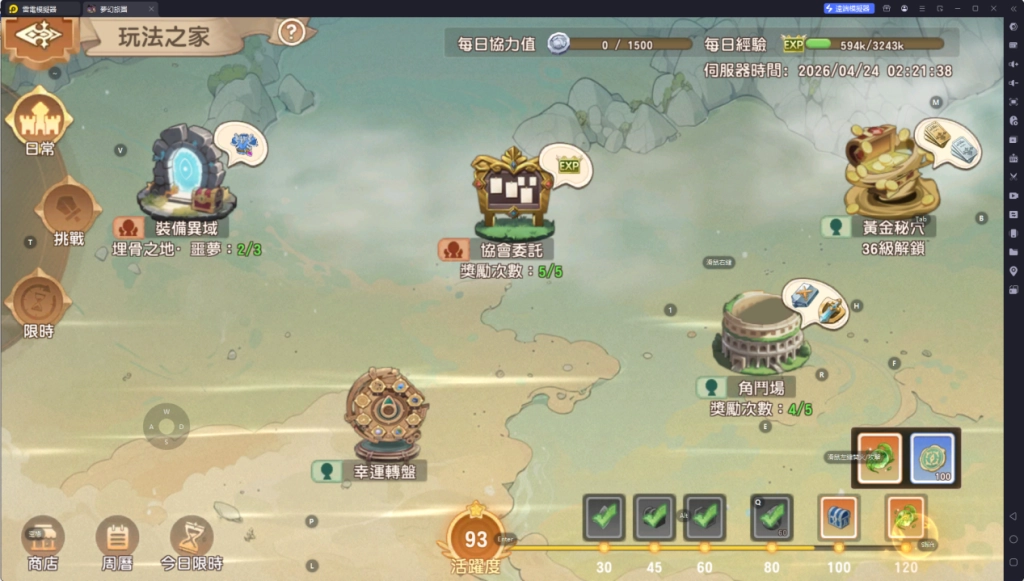This screenshot has width=1024, height=581.
Task: Open the question mark help button
Action: [x=291, y=32]
